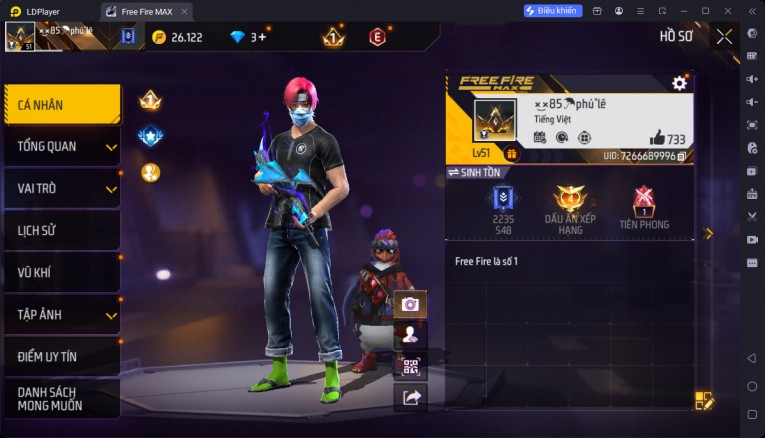The height and width of the screenshot is (438, 765).
Task: Toggle the SINH TỒN mode switch
Action: tap(474, 173)
